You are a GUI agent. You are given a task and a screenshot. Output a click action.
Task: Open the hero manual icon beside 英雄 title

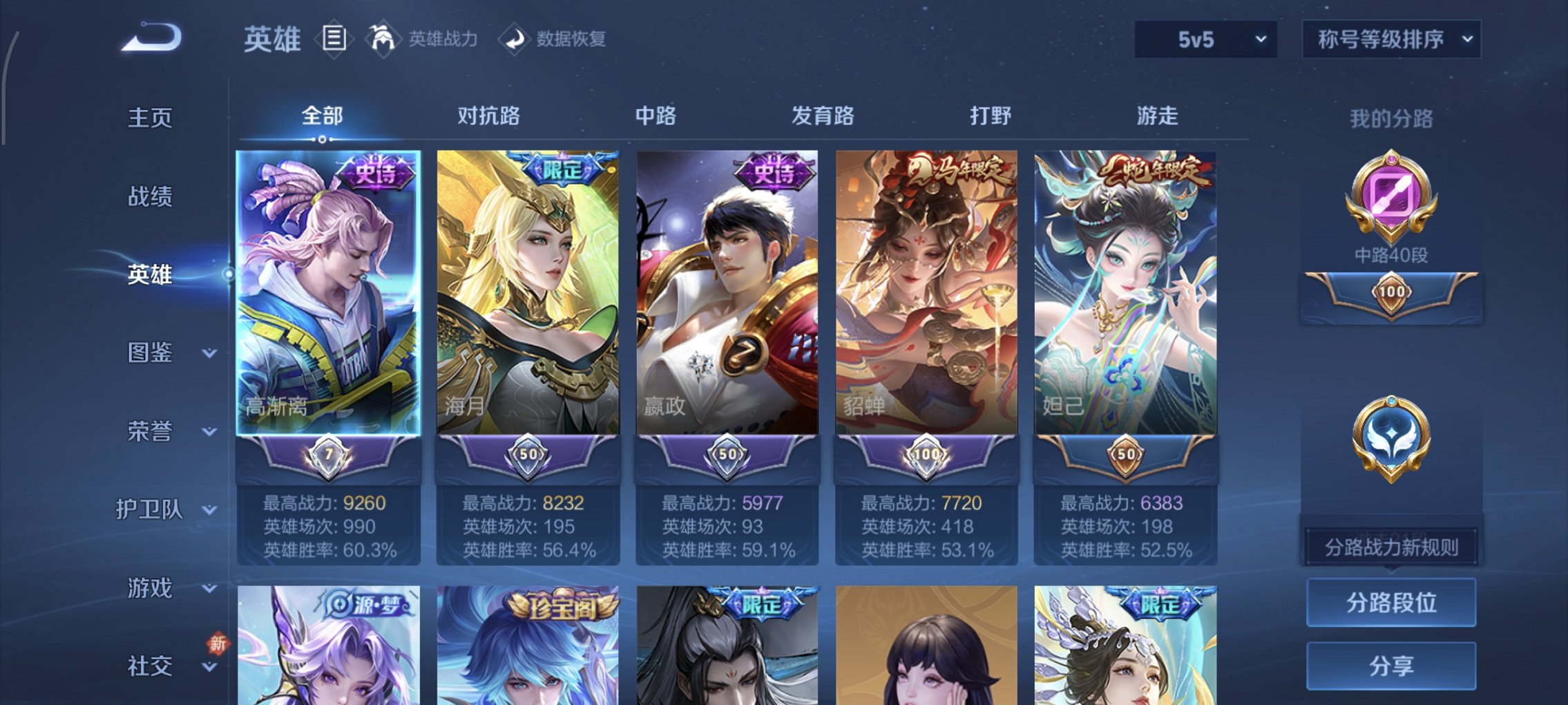(x=334, y=38)
